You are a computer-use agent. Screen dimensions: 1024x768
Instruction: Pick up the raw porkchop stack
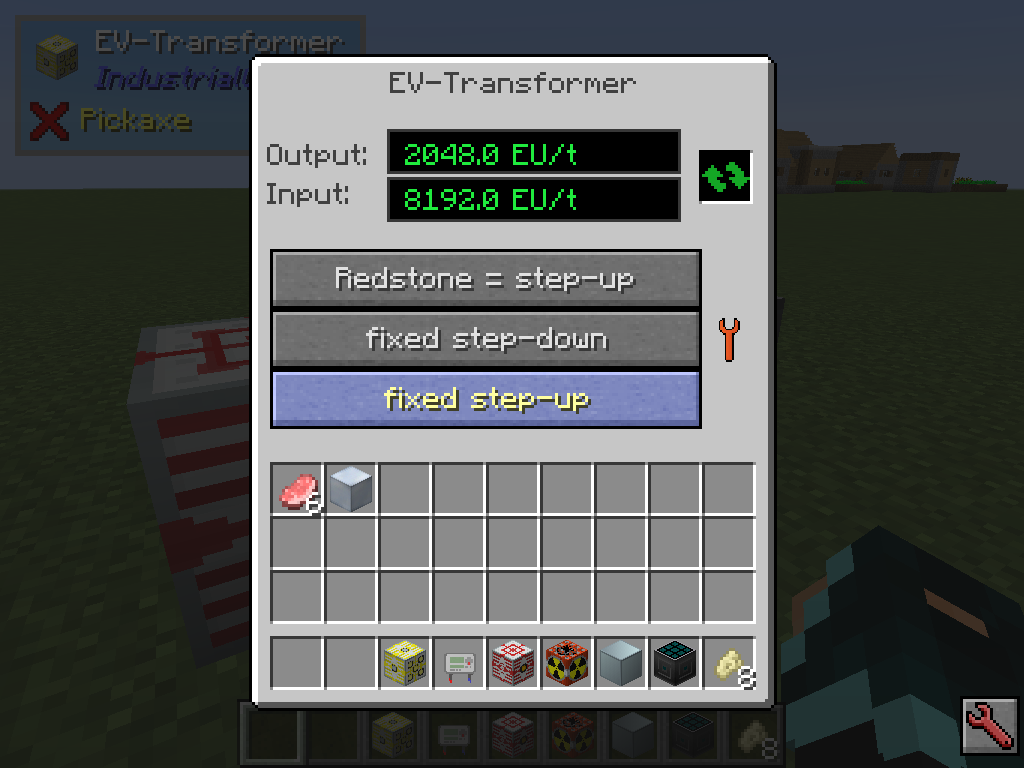pos(298,490)
